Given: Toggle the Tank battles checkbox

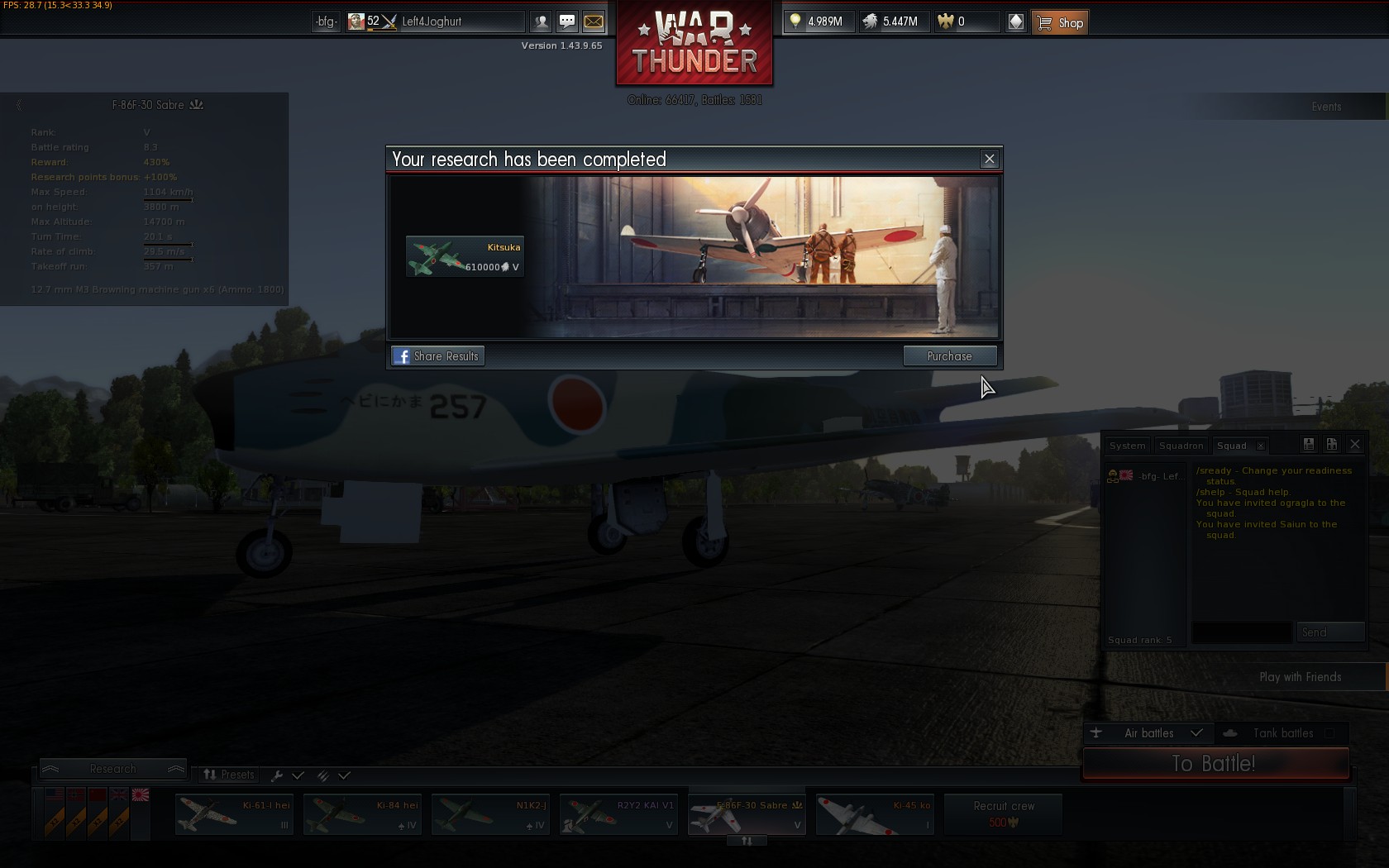Looking at the screenshot, I should click(1329, 733).
